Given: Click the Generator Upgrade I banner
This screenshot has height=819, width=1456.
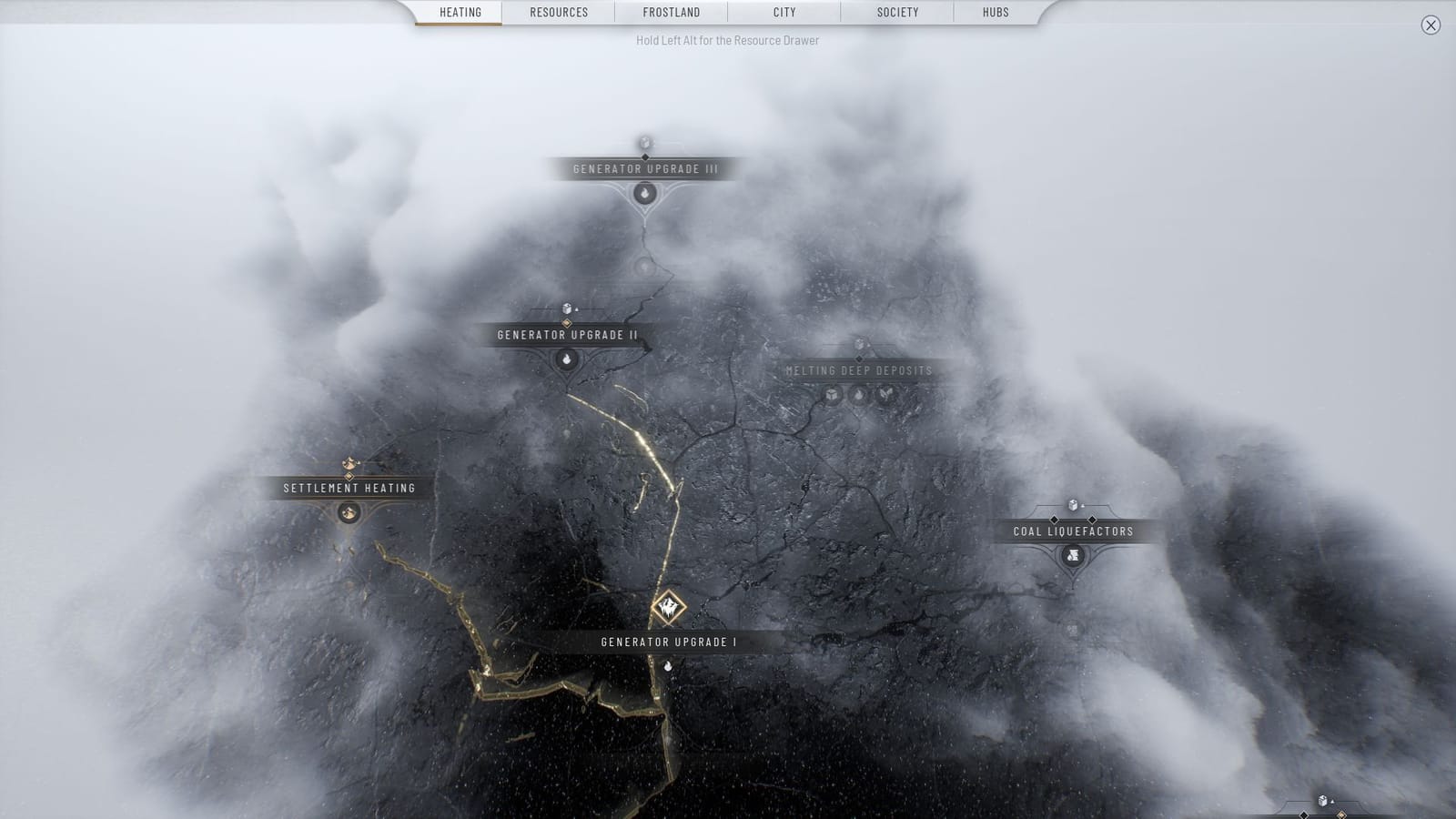Looking at the screenshot, I should click(x=668, y=640).
